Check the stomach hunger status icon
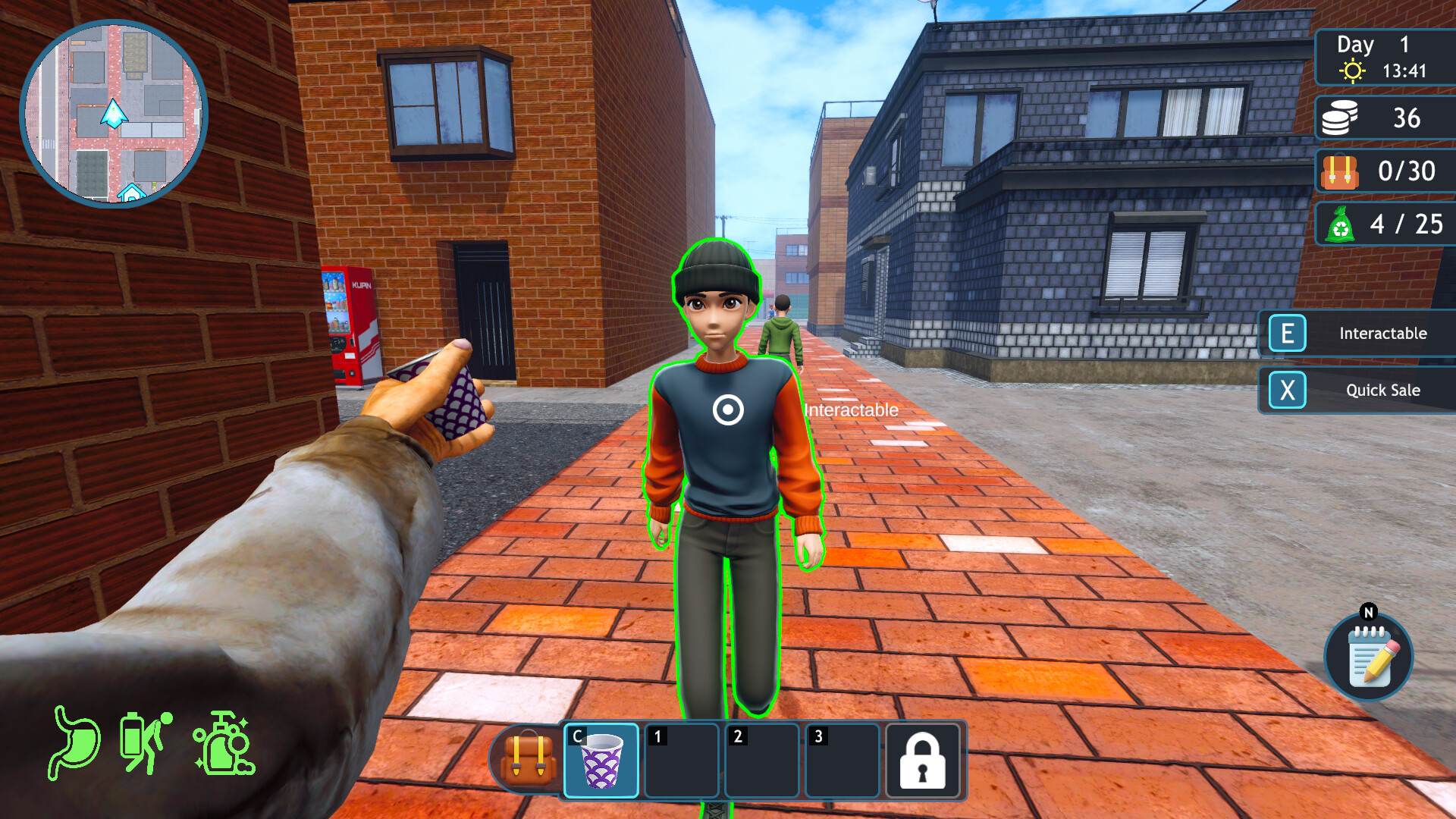 coord(75,743)
